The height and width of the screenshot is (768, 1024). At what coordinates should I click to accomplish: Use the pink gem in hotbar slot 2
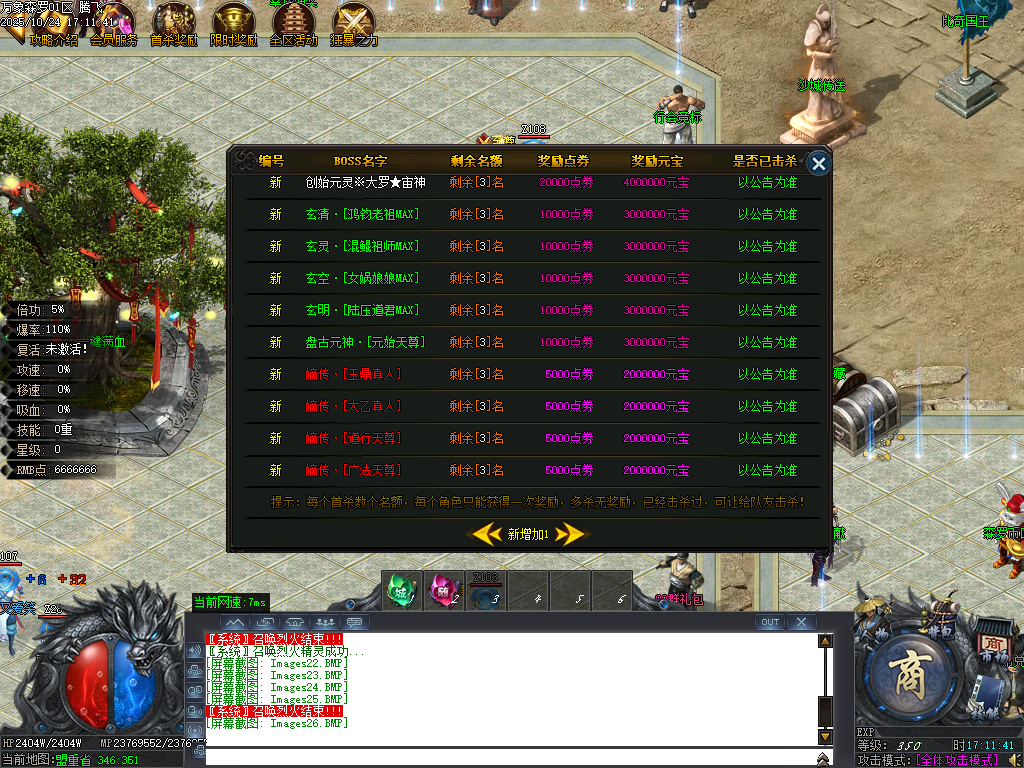coord(444,589)
